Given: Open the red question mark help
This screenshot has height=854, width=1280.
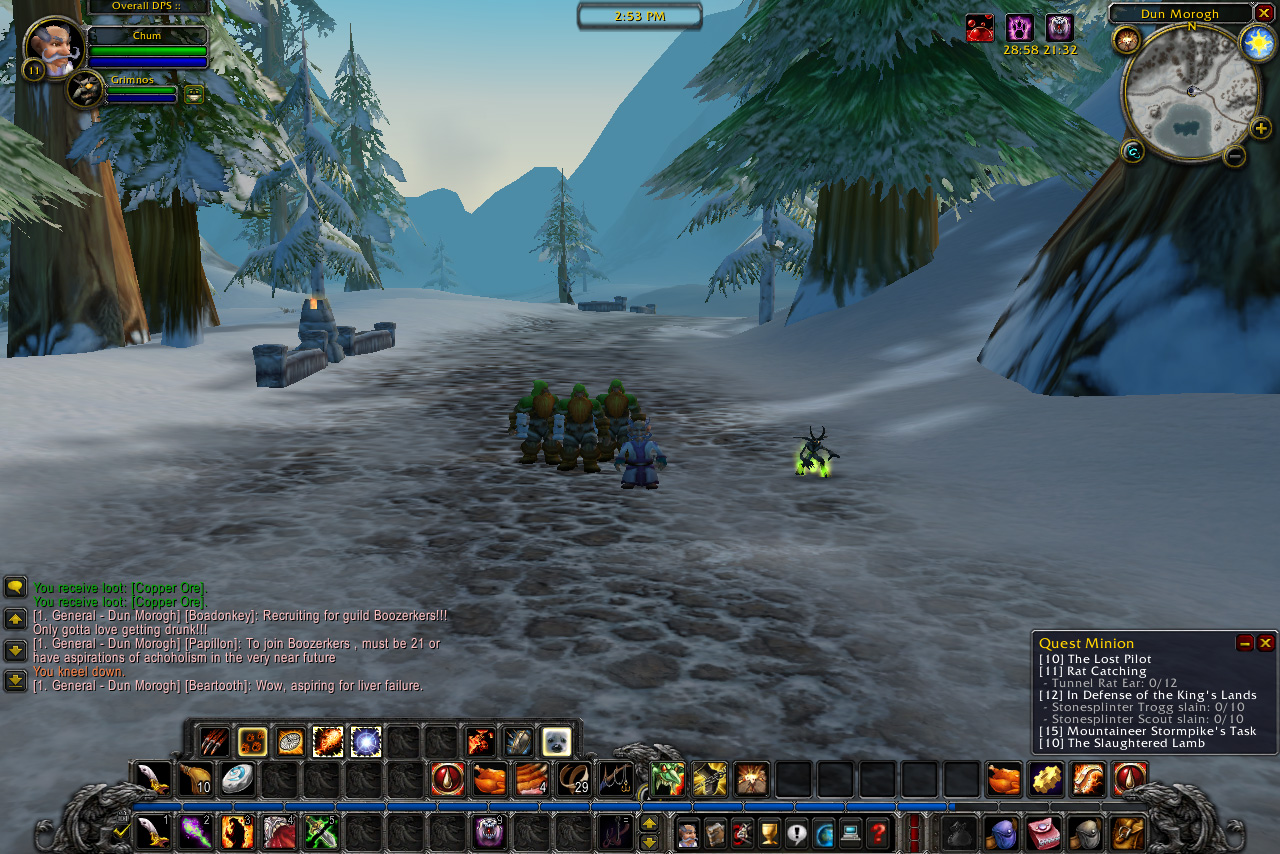Looking at the screenshot, I should [877, 832].
